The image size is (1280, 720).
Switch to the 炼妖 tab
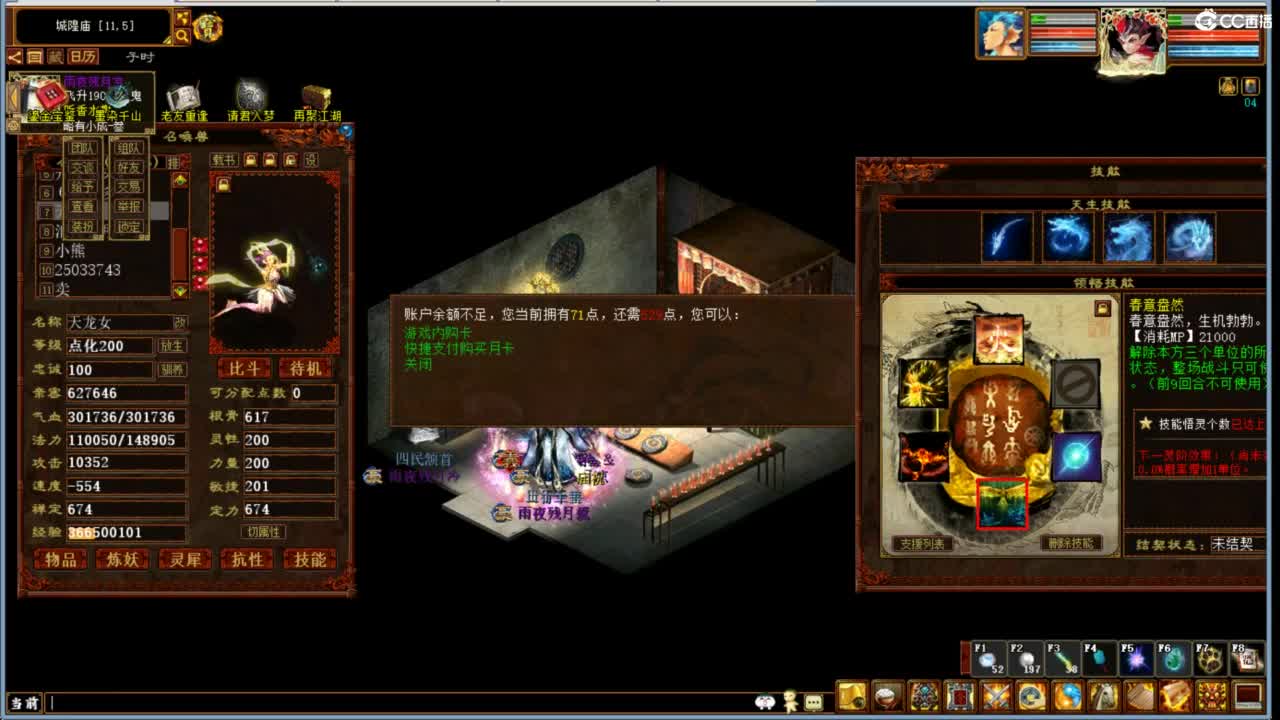122,560
